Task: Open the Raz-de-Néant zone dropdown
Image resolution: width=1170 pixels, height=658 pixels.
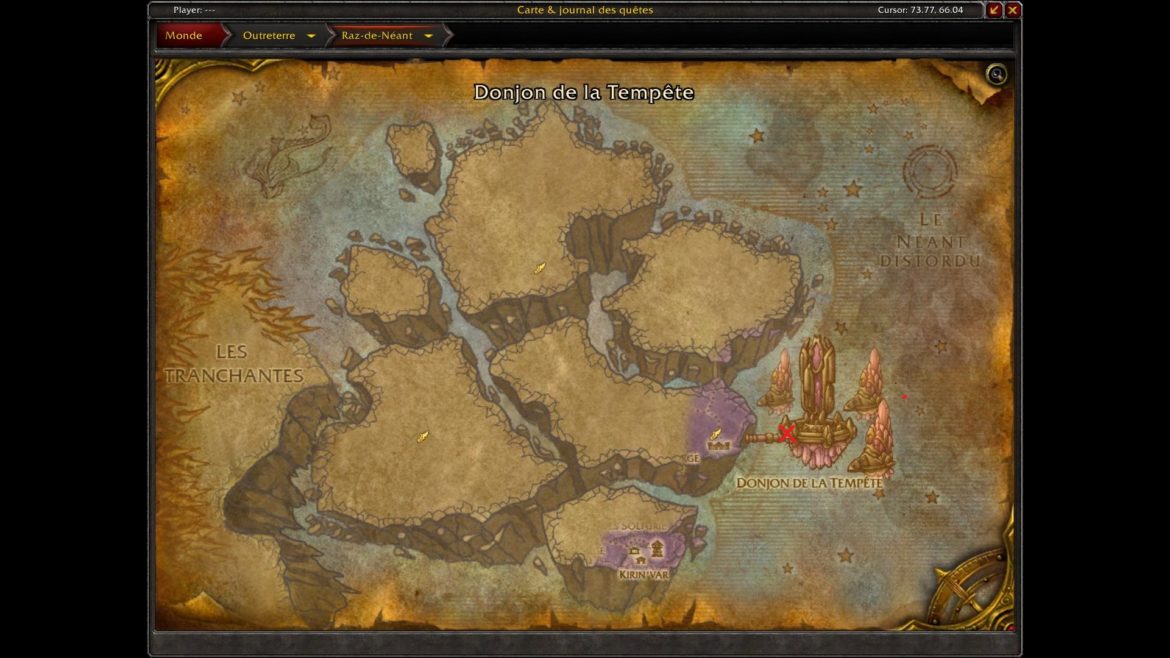Action: click(428, 36)
